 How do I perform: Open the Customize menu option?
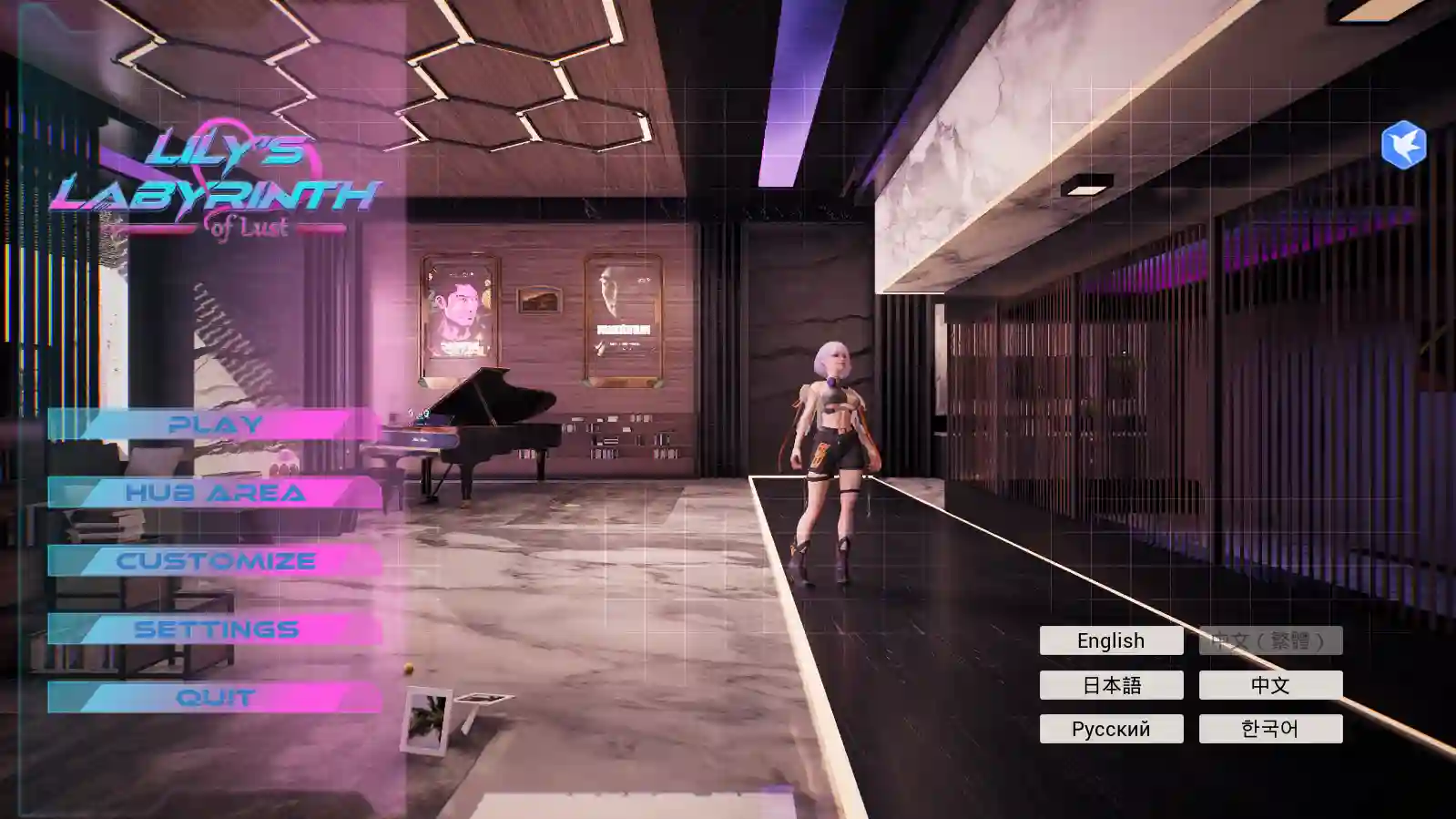(215, 560)
